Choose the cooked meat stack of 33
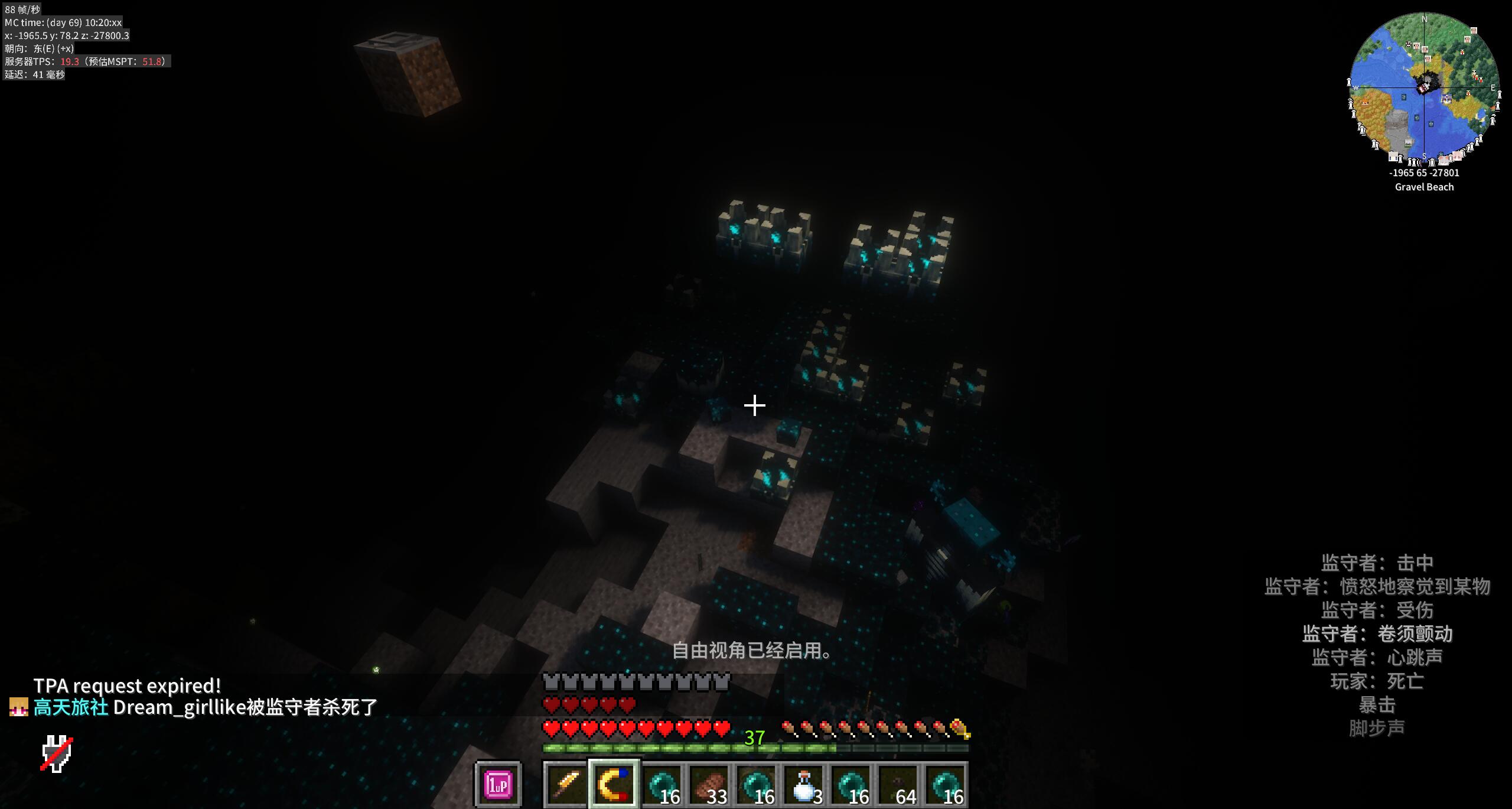The image size is (1512, 809). pos(709,785)
